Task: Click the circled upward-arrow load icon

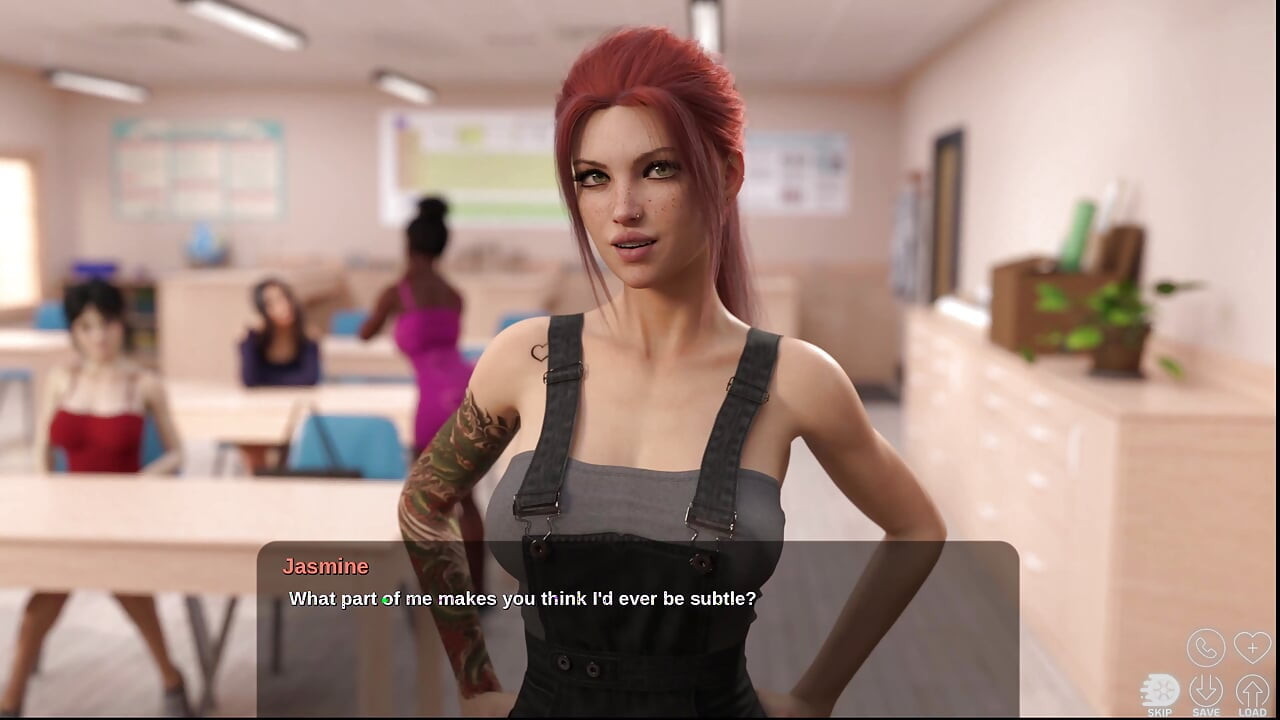Action: pyautogui.click(x=1253, y=688)
